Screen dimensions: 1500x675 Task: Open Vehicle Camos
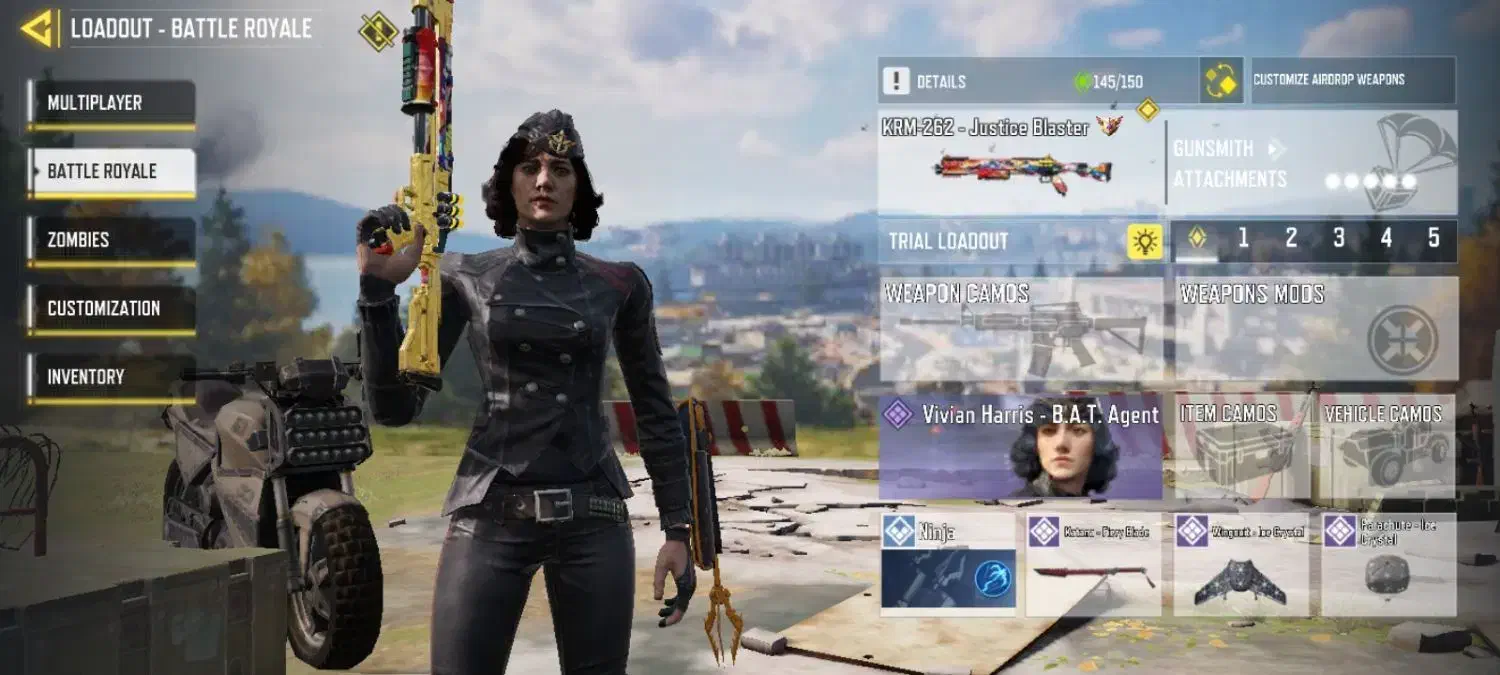pos(1387,446)
